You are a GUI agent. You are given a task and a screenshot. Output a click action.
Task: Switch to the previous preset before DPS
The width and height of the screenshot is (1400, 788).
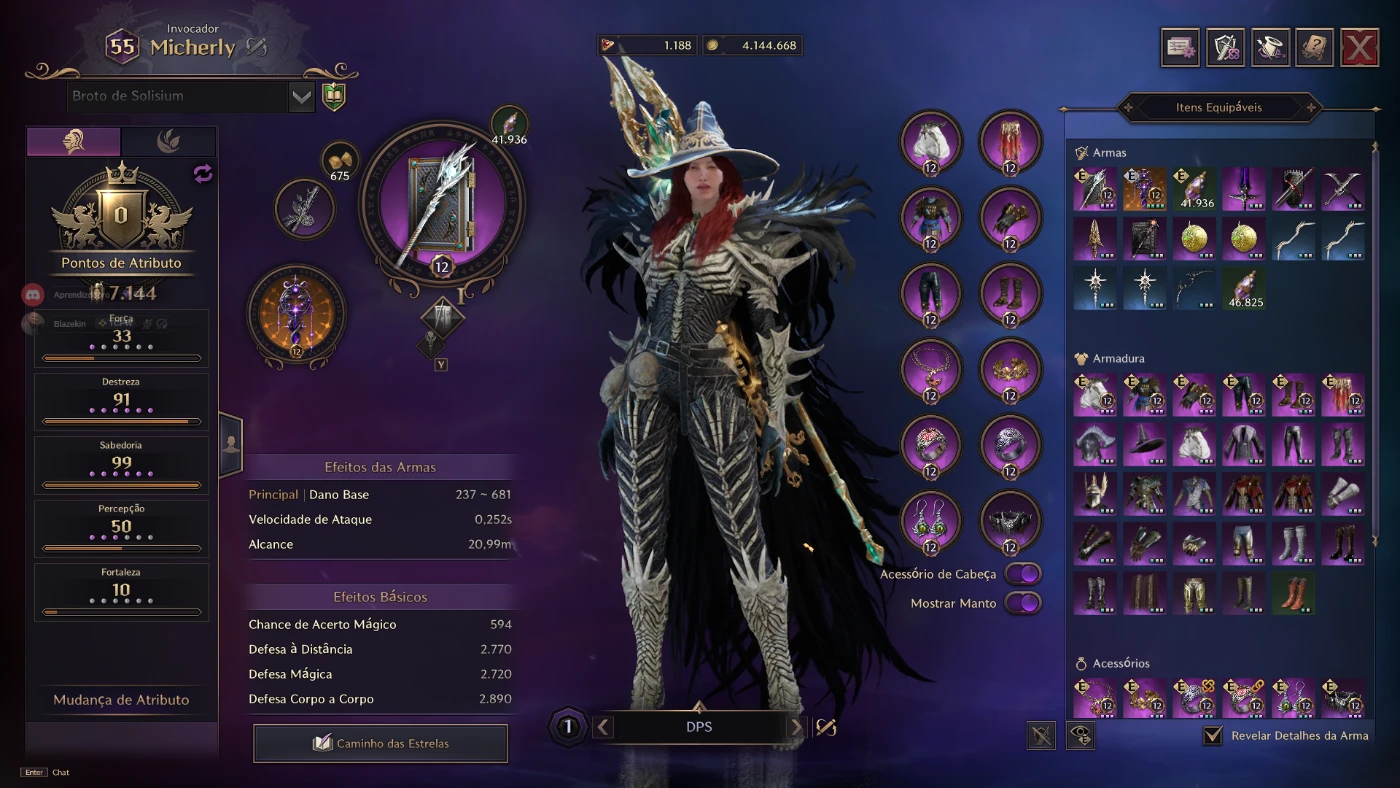[x=603, y=727]
